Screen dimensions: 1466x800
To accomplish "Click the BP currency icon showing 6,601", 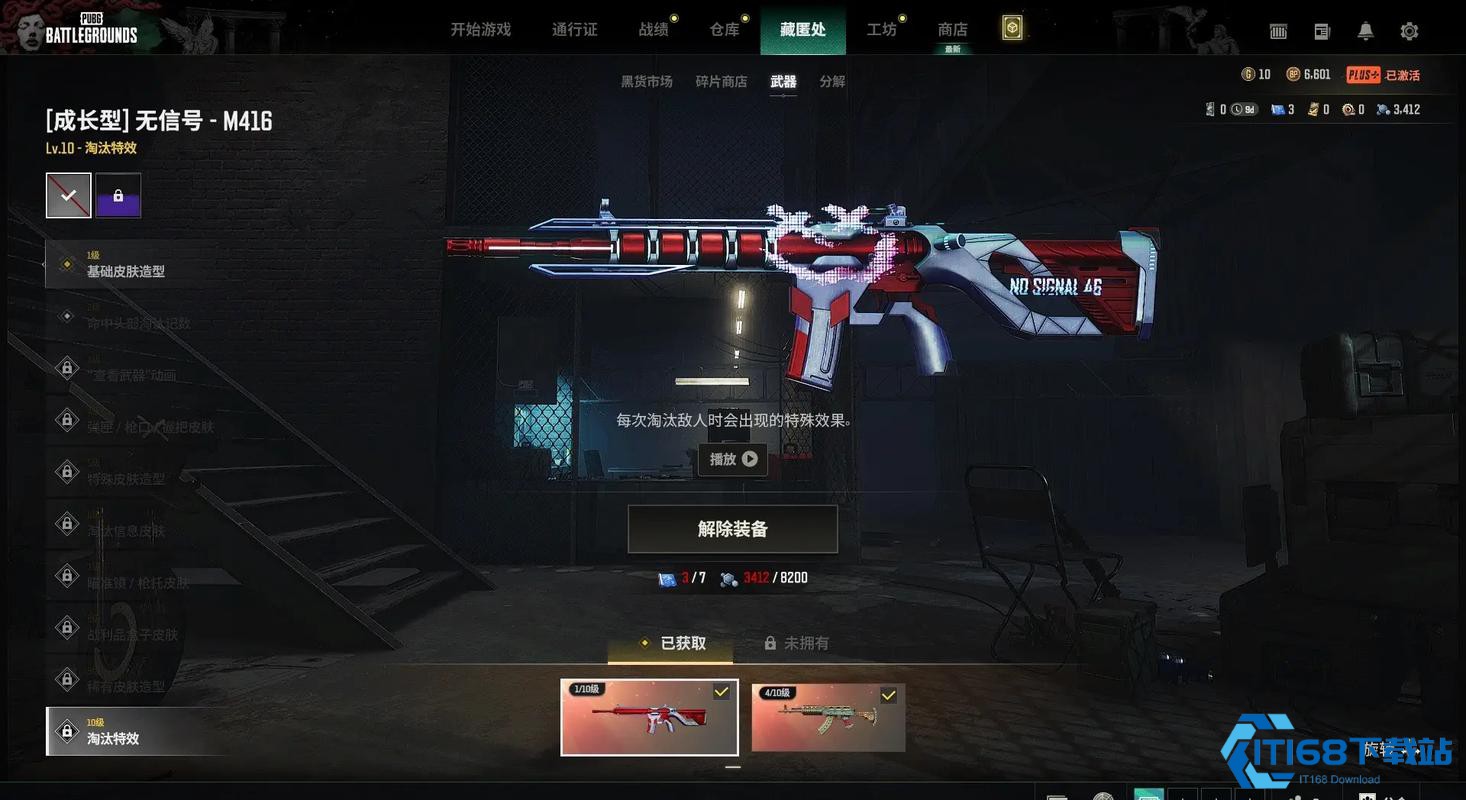I will [1293, 74].
